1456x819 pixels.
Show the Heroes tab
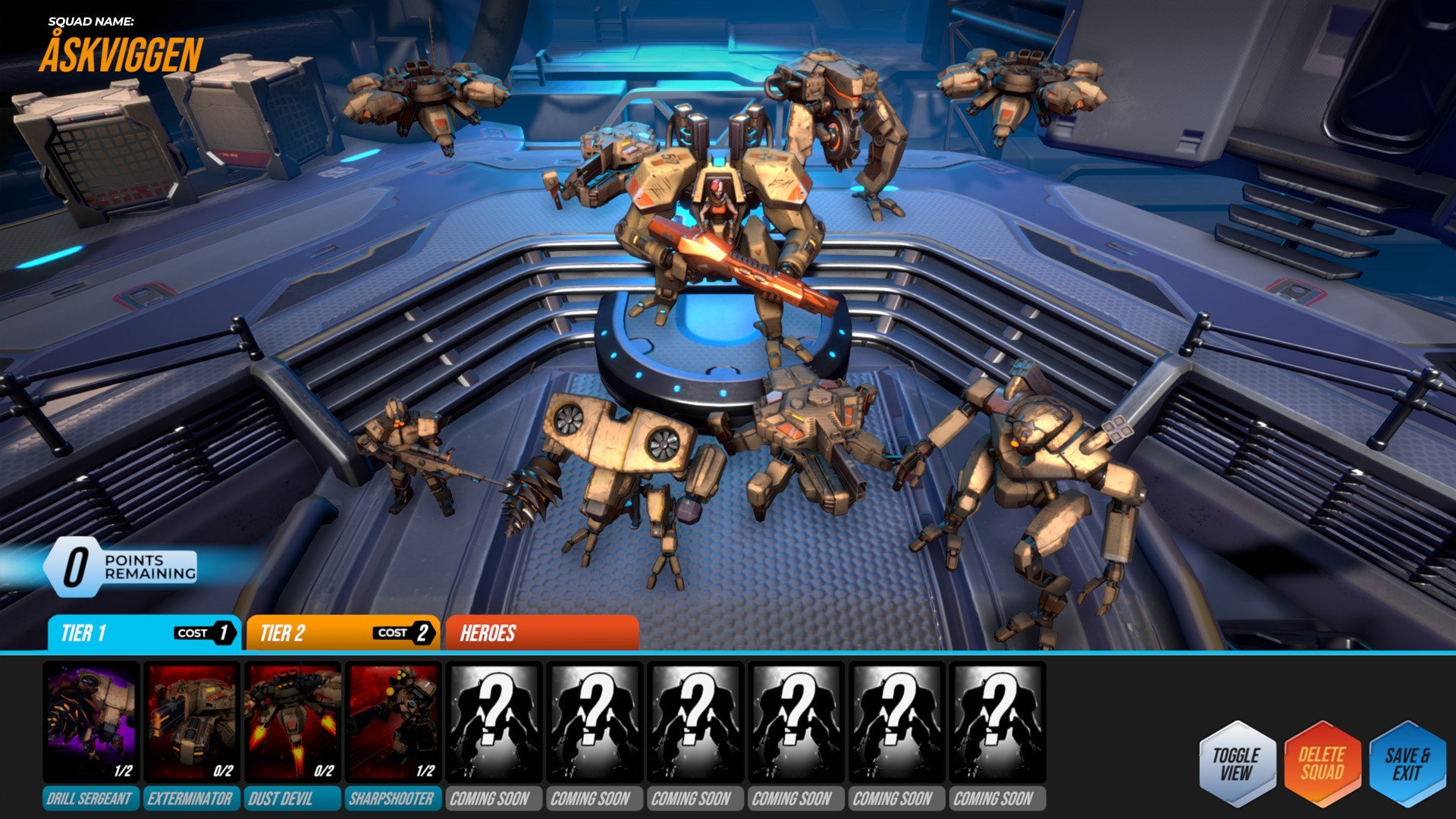pyautogui.click(x=541, y=633)
